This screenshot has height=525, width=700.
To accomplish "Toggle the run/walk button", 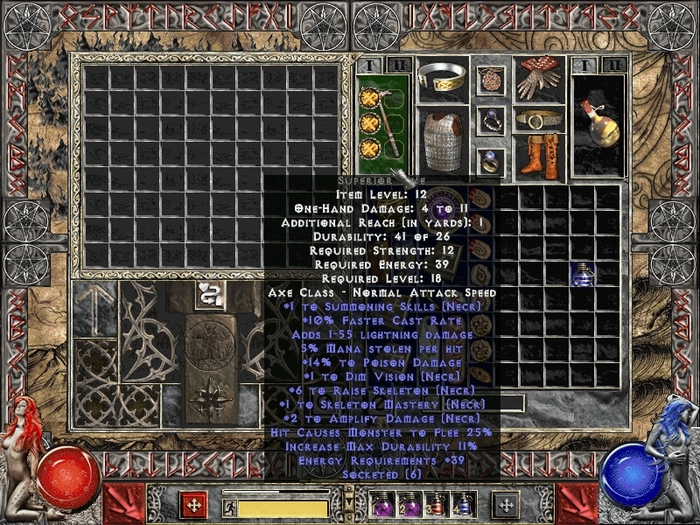I will click(x=229, y=508).
